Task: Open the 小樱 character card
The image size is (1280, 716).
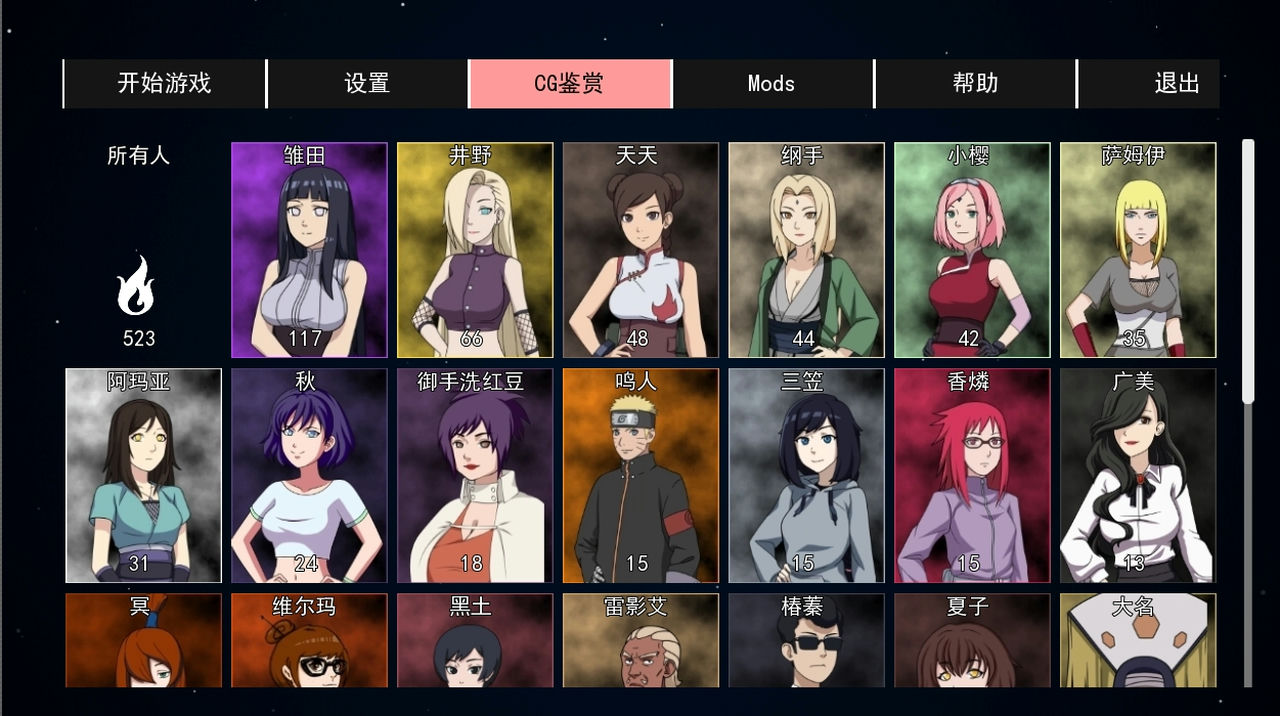Action: click(972, 250)
